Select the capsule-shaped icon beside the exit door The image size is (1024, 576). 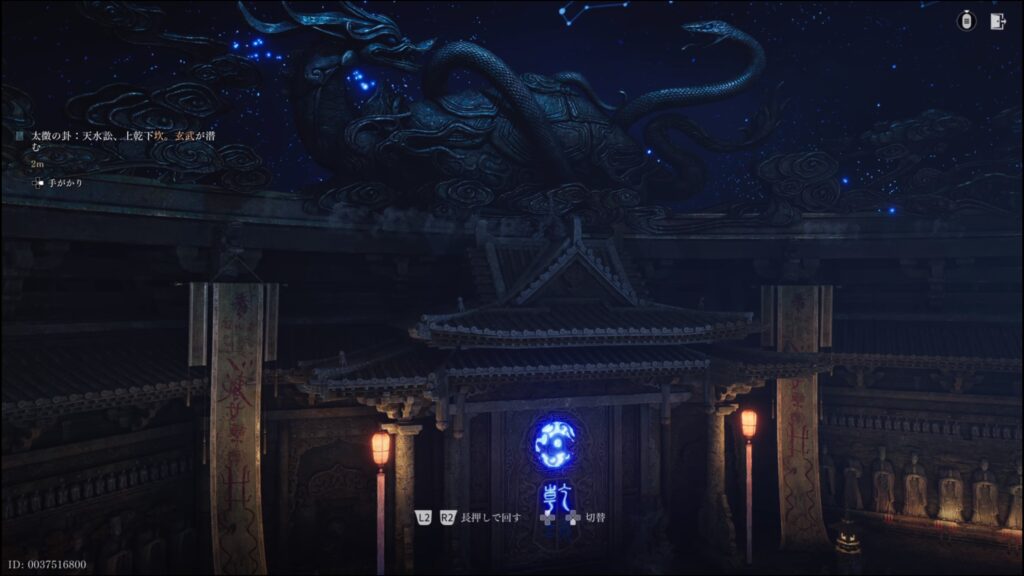[x=966, y=21]
